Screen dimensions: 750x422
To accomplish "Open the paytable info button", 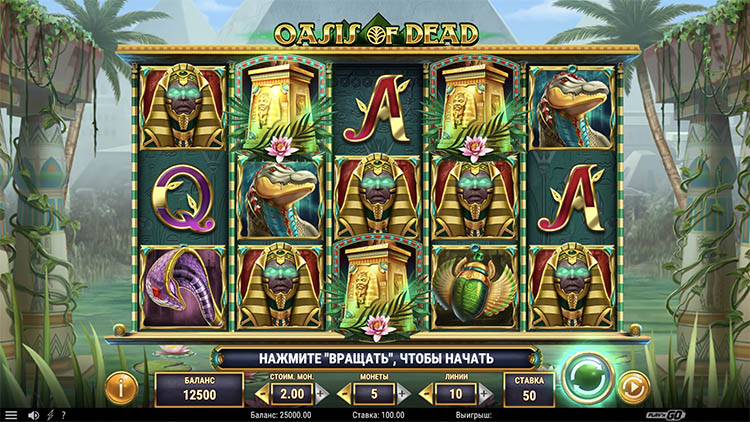I will coord(120,386).
